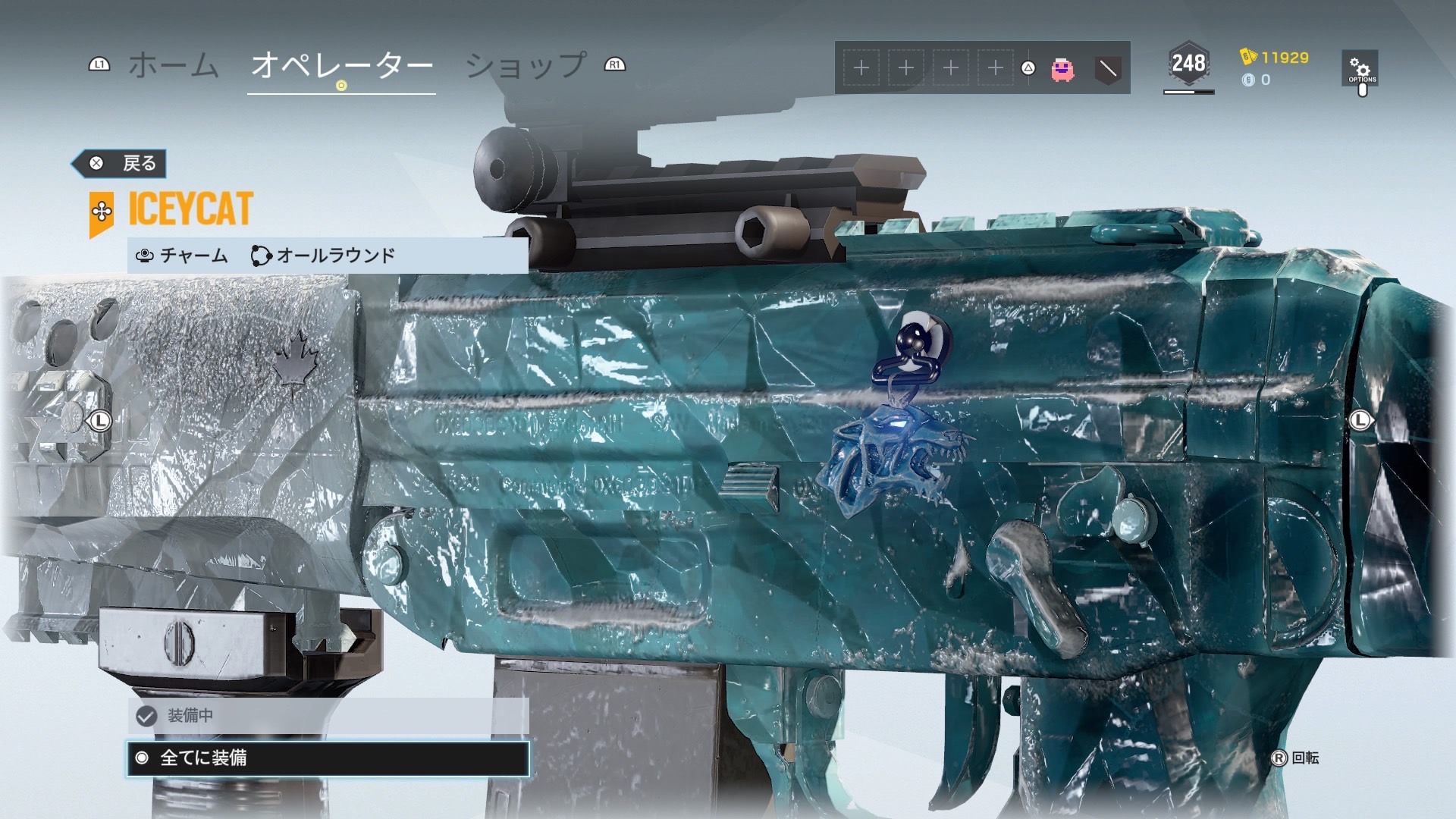The width and height of the screenshot is (1456, 819).
Task: Click the charm category icon next to チャーム
Action: click(143, 256)
